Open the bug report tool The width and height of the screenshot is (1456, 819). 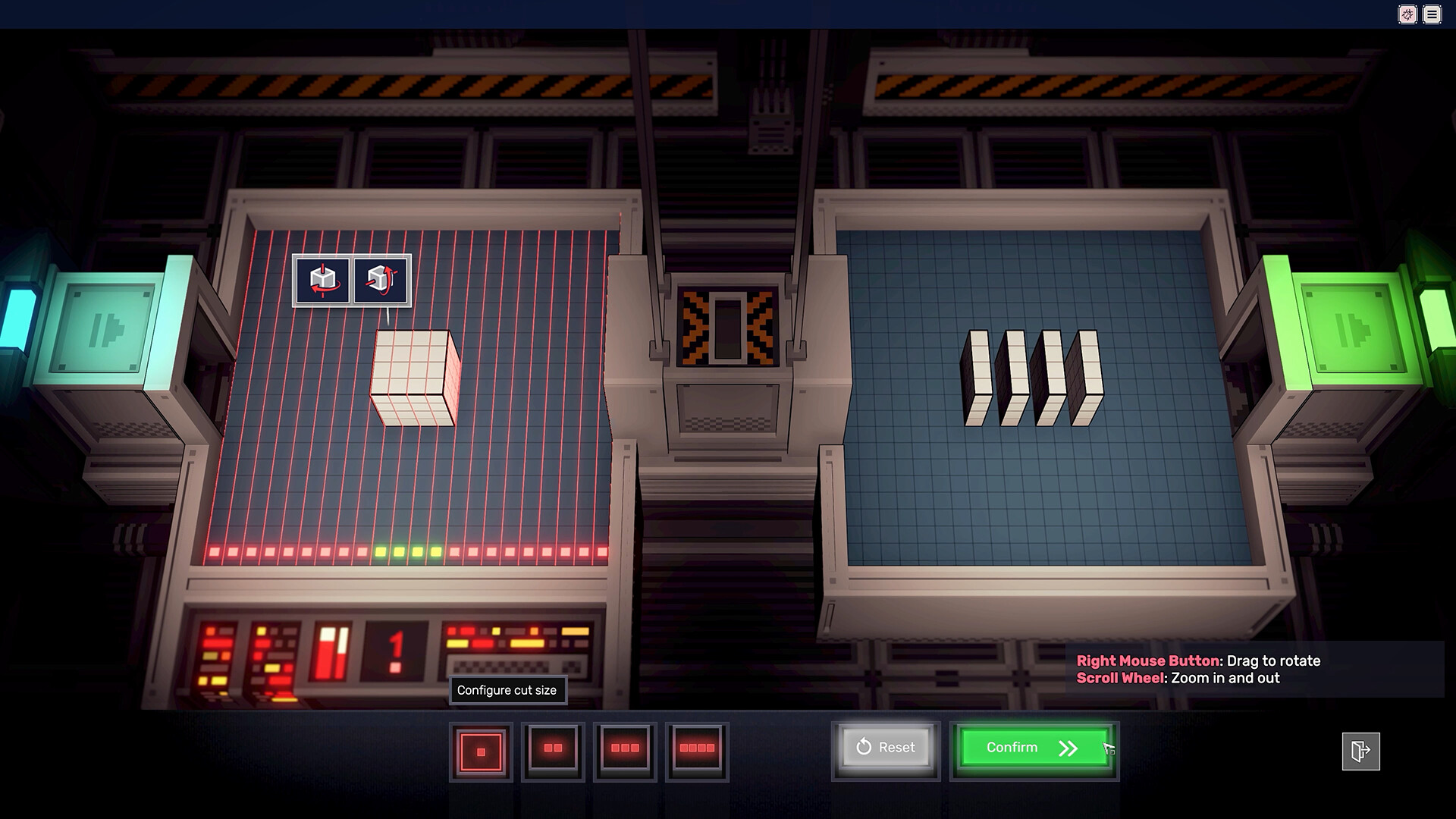(x=1407, y=14)
